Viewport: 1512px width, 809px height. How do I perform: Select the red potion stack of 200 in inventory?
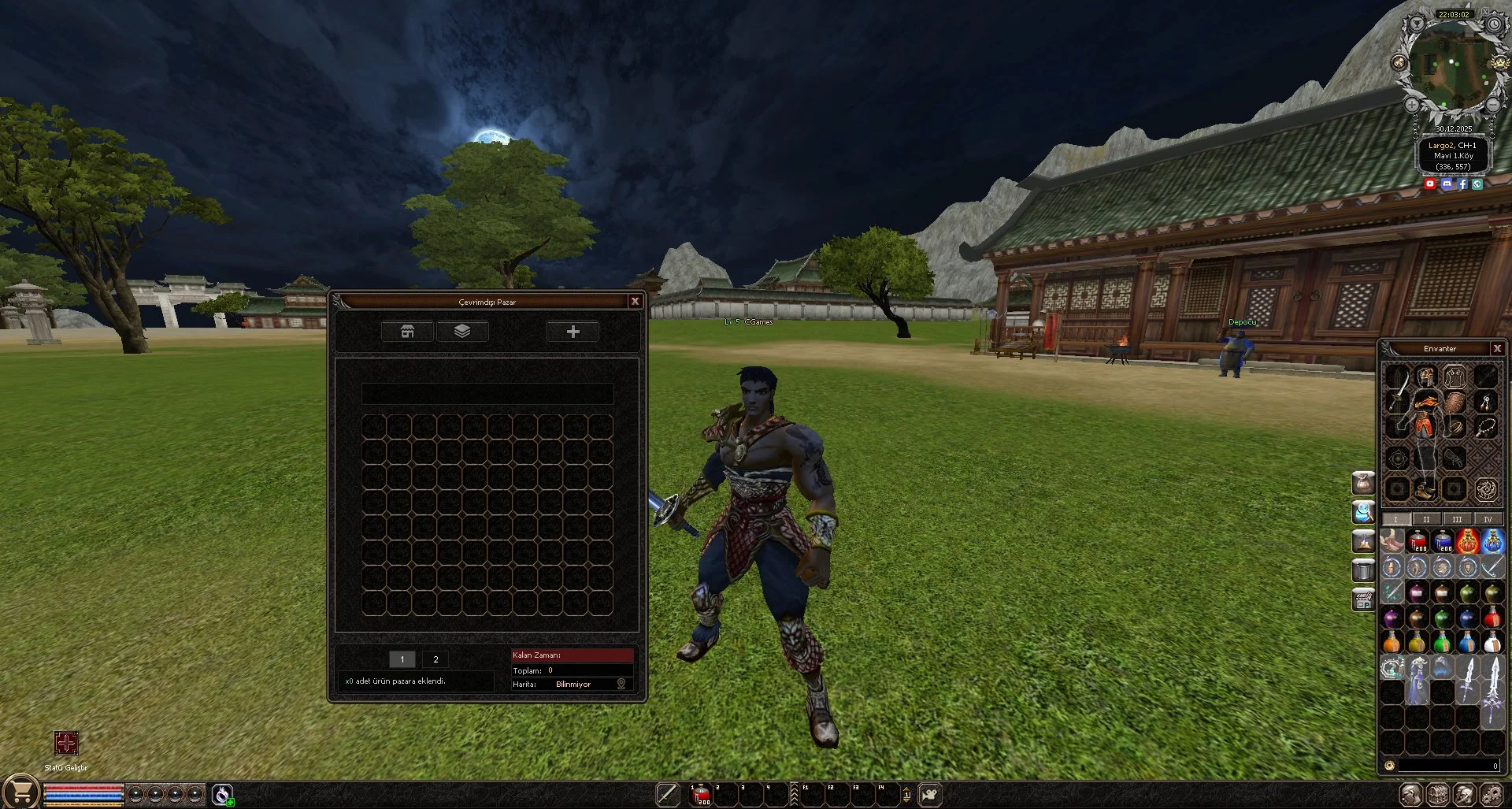click(x=1417, y=542)
